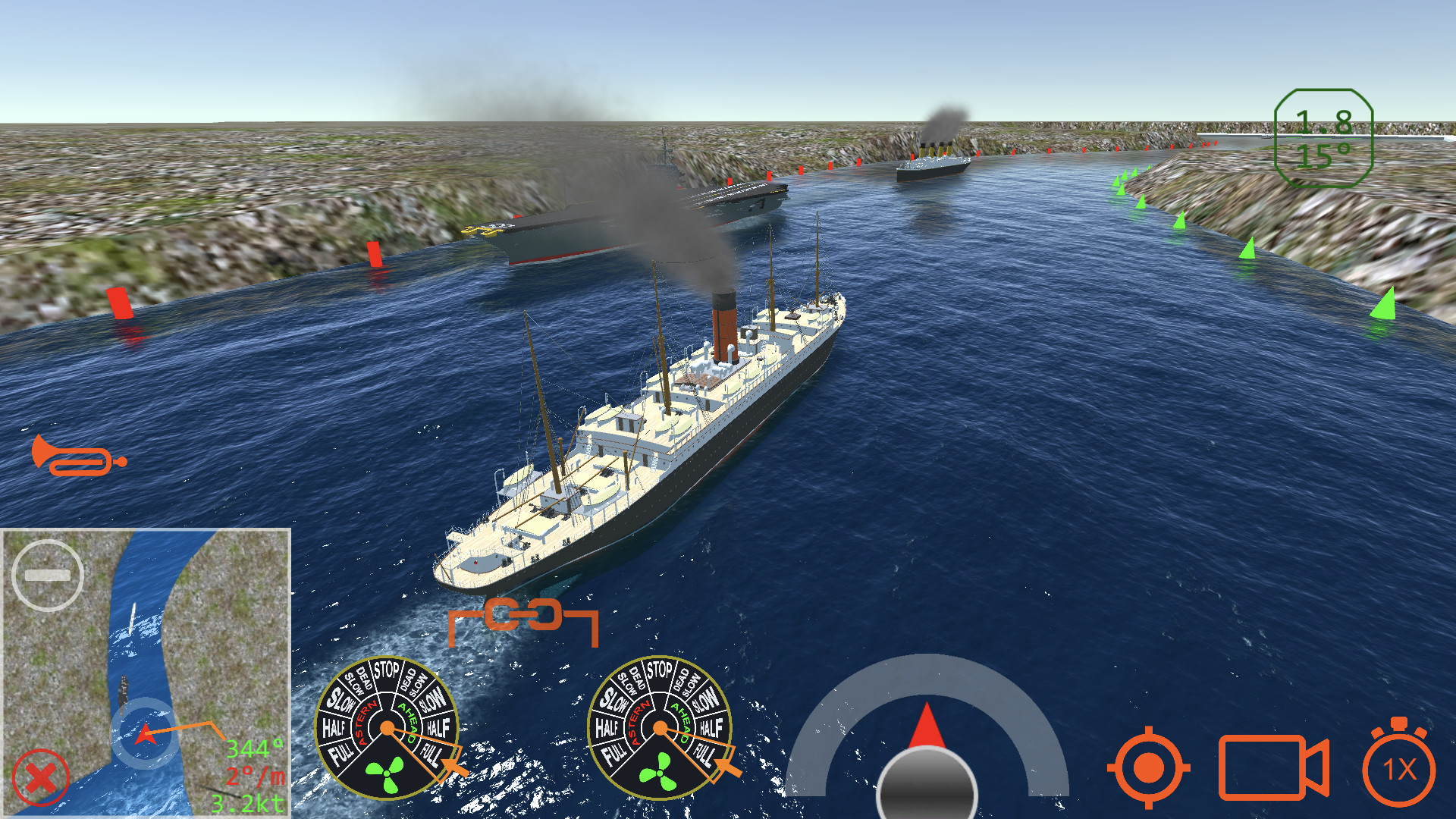Sound the ship's horn

(76, 455)
